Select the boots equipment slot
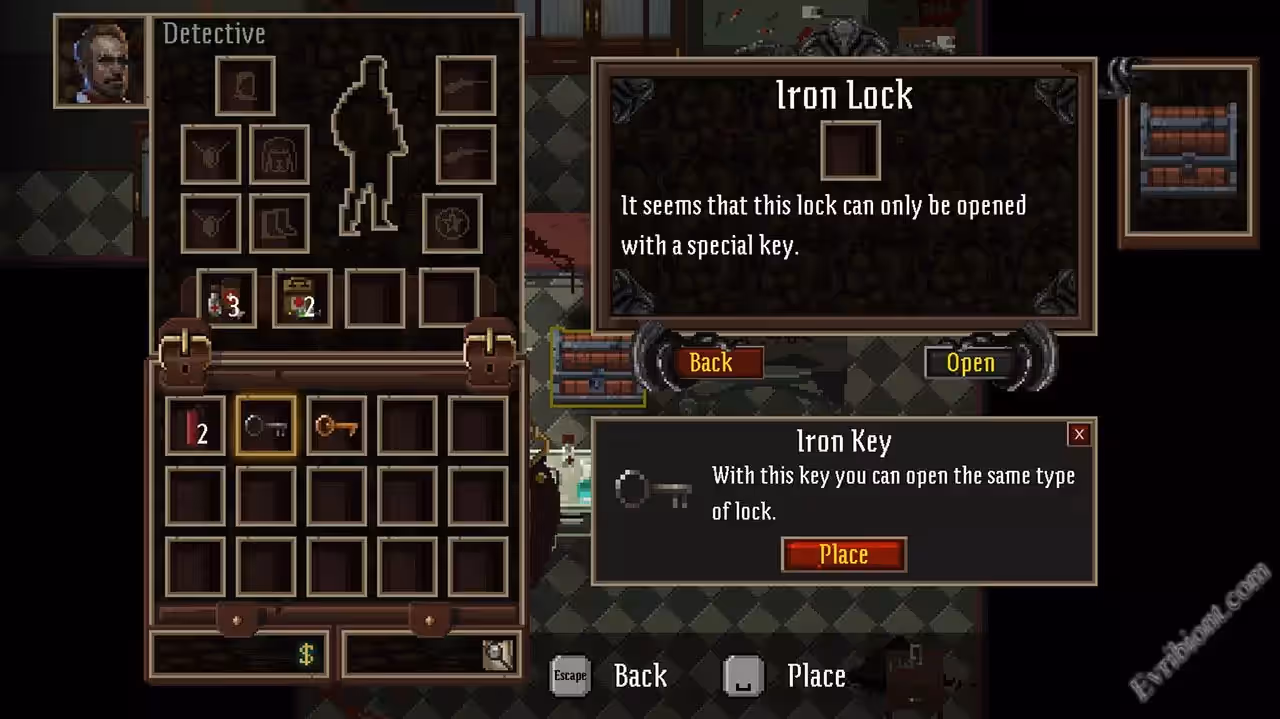The height and width of the screenshot is (719, 1280). pyautogui.click(x=279, y=223)
